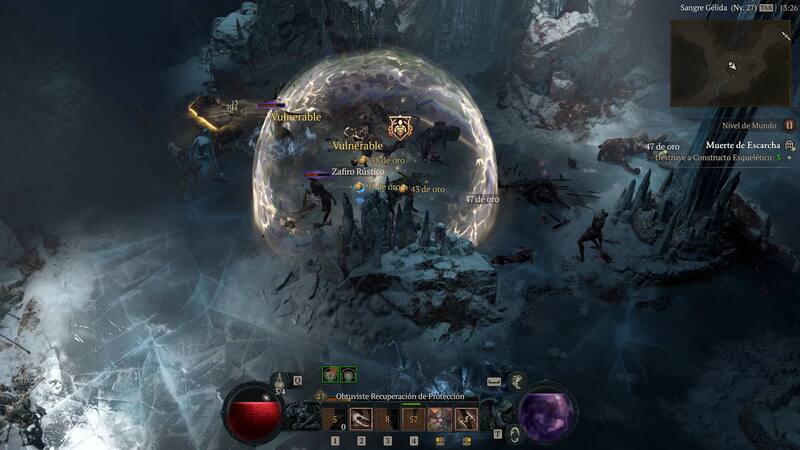Screen dimensions: 800x450
Task: Select the left mouse button skill slot
Action: 439,420
